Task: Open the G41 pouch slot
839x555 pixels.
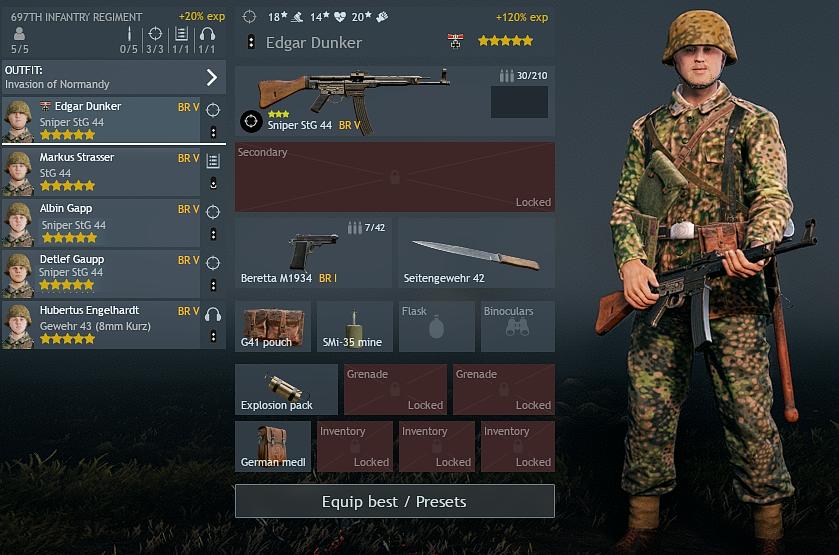Action: click(273, 326)
